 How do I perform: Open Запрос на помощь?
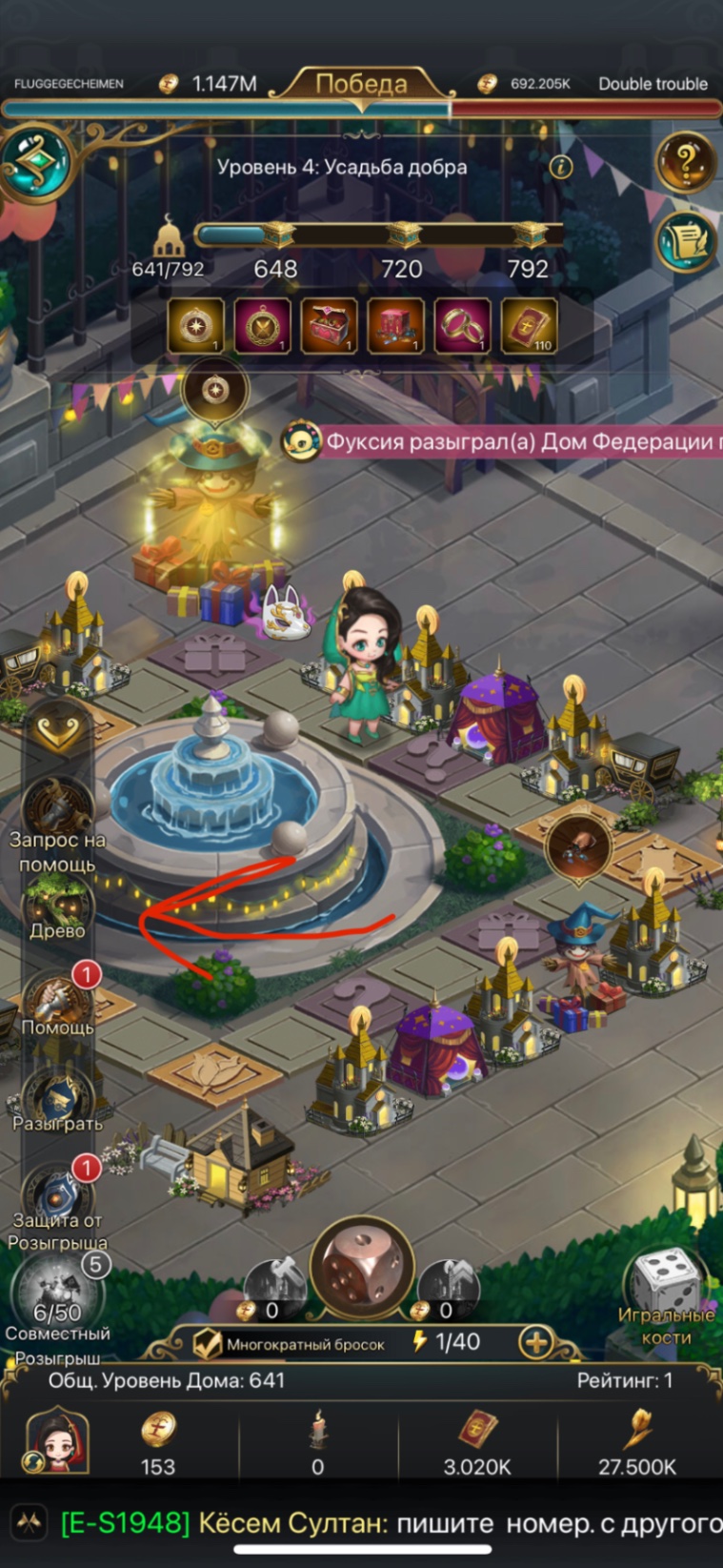[x=57, y=812]
